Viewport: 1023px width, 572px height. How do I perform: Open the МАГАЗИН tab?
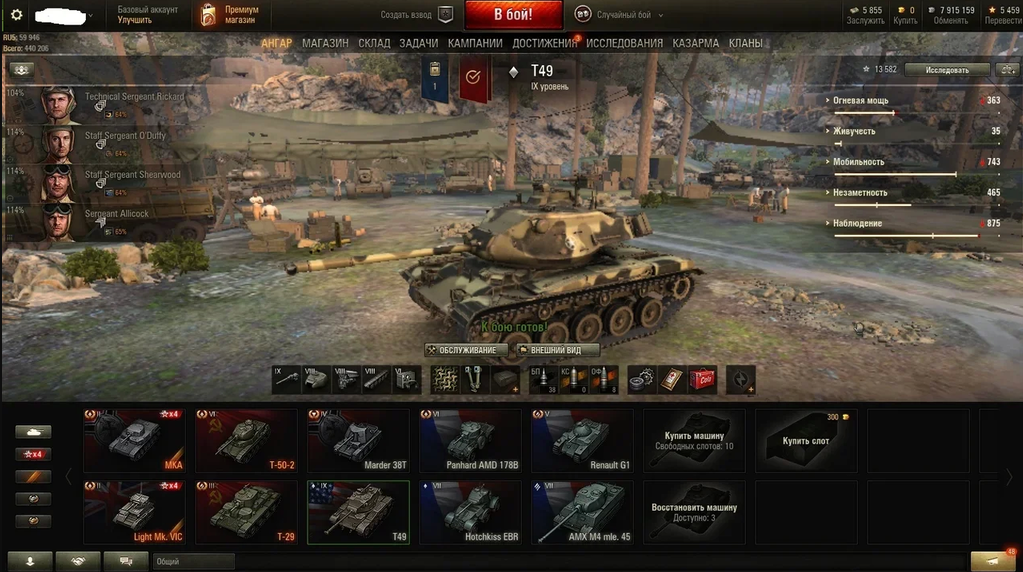(x=325, y=43)
